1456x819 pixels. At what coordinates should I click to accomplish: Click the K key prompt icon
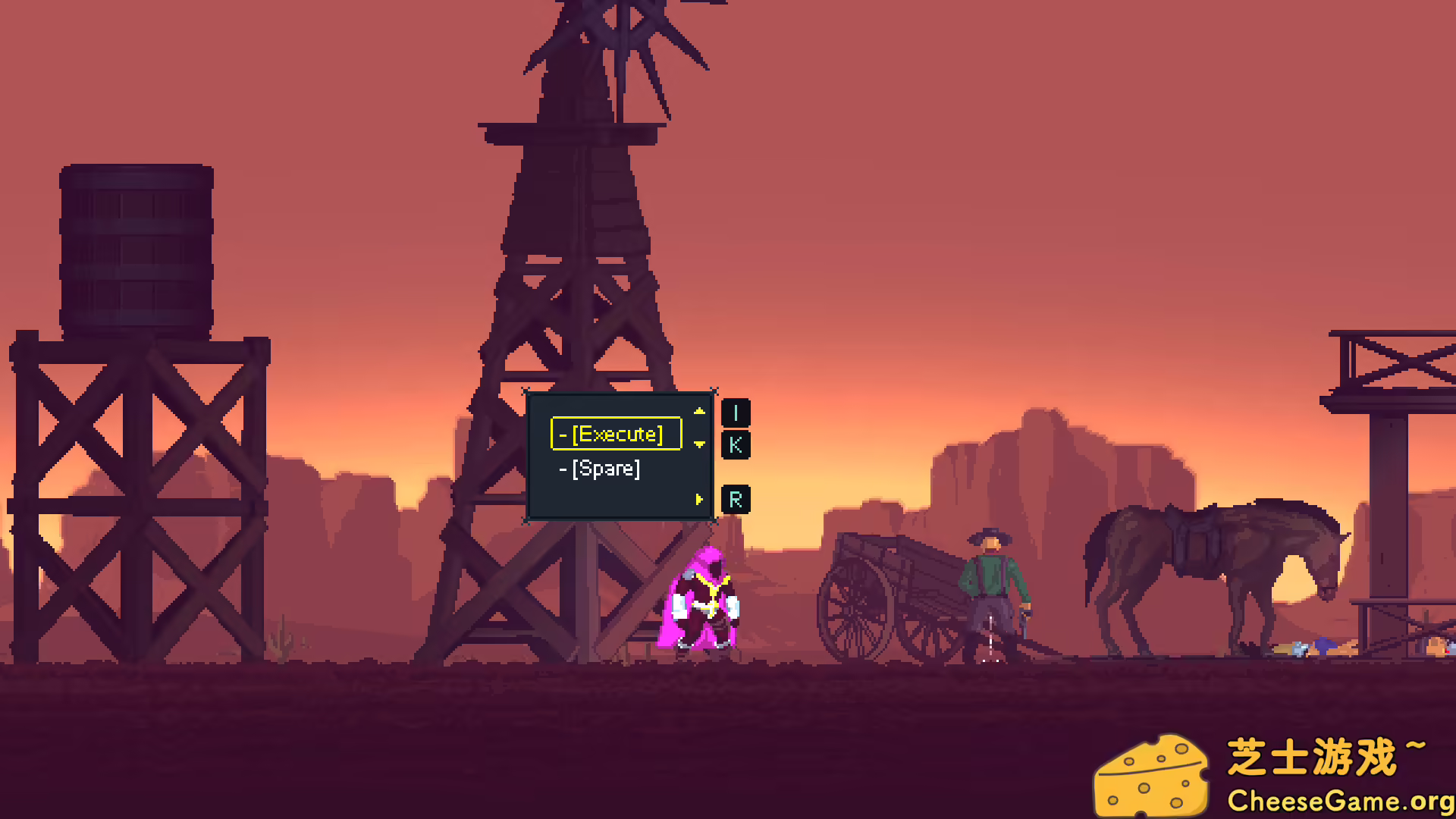[x=734, y=446]
